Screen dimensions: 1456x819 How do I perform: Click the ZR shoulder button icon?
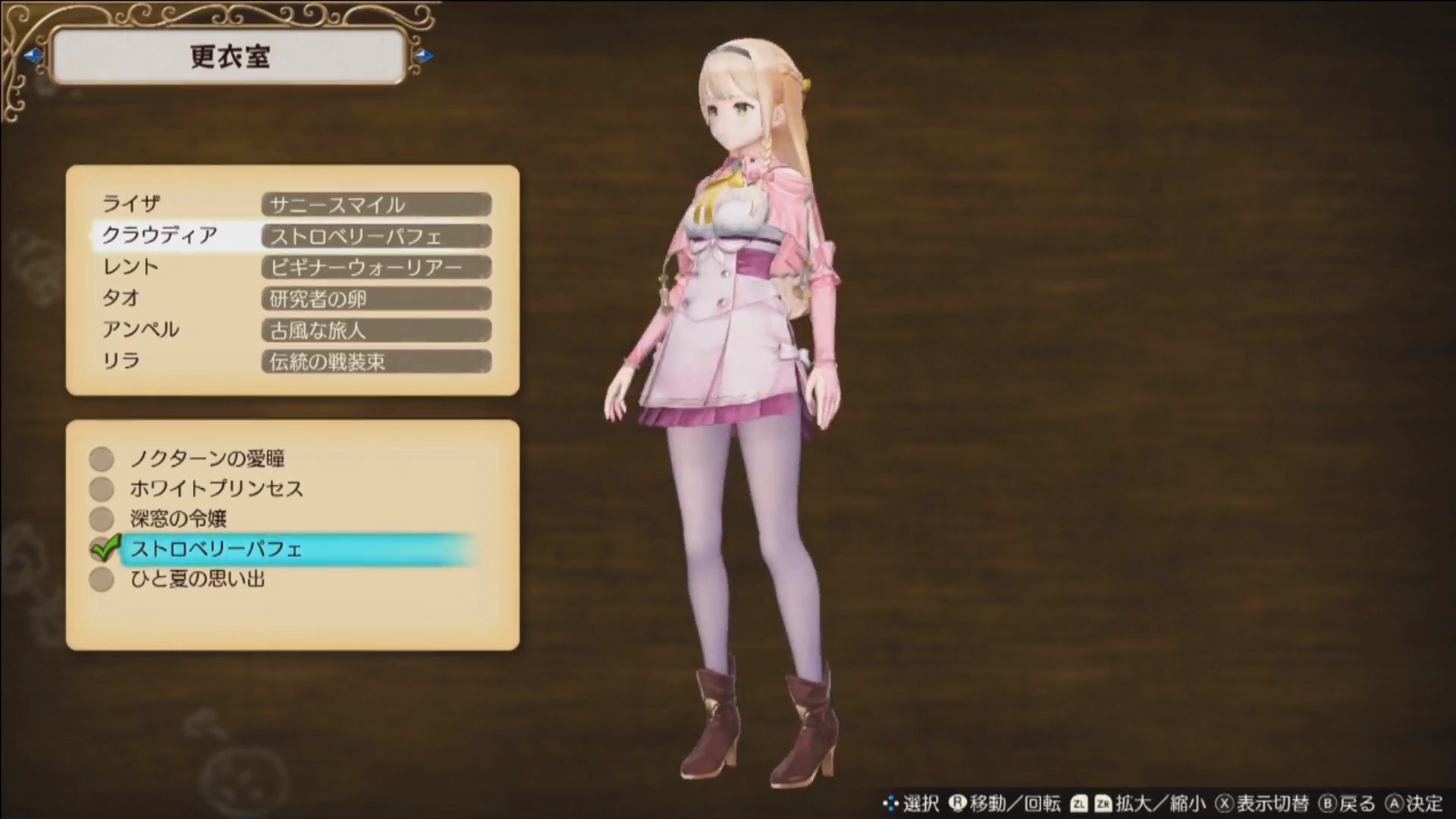[x=1106, y=802]
